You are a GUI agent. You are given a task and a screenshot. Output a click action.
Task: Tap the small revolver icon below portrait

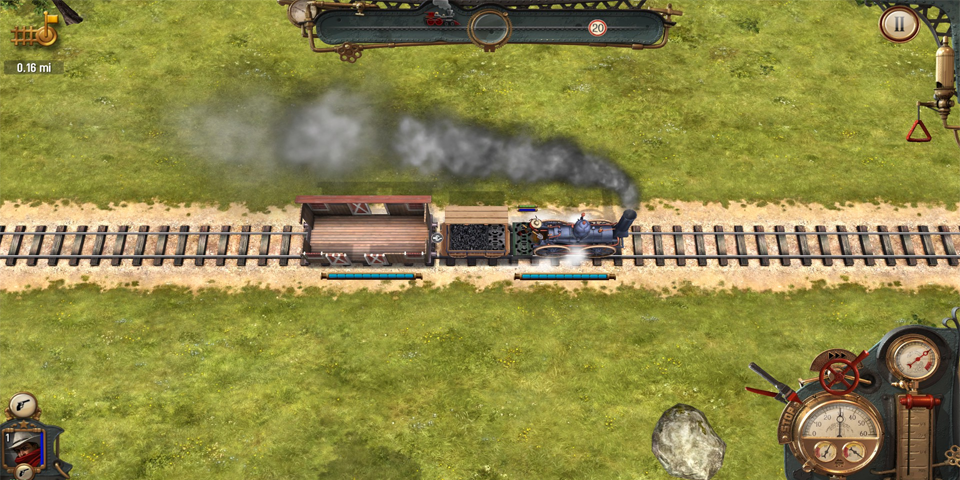[24, 472]
